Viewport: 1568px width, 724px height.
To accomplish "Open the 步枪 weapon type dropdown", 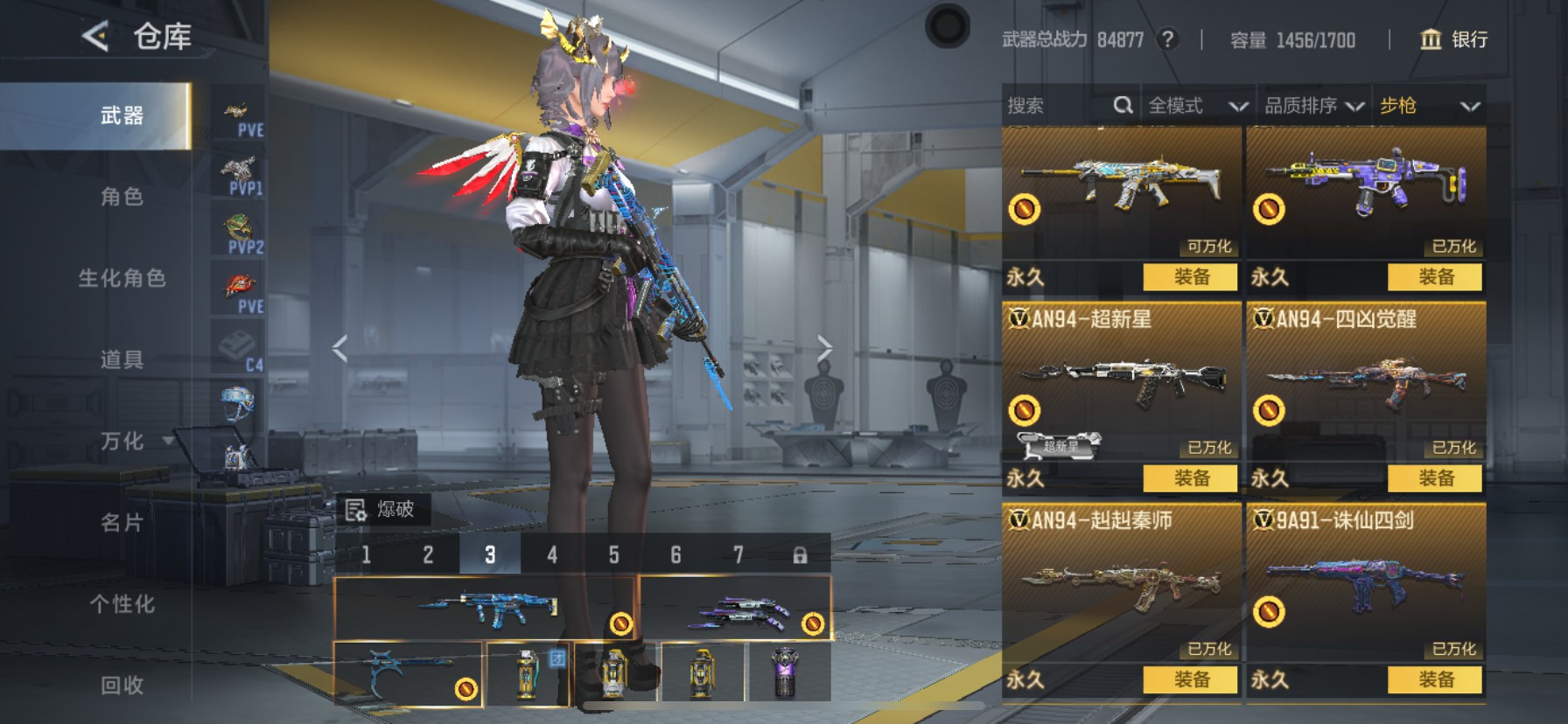I will [1429, 106].
